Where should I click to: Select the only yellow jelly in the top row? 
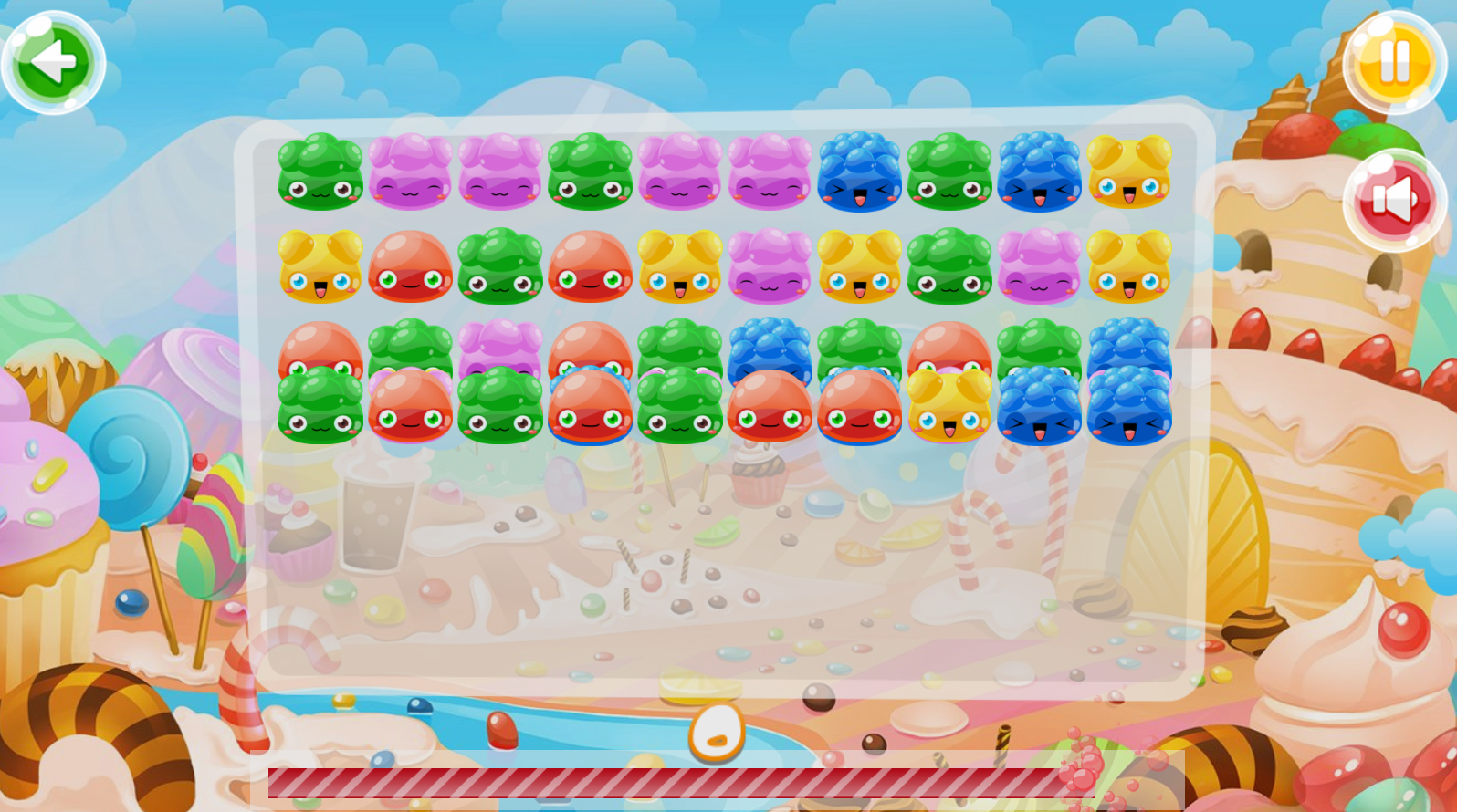tap(1129, 172)
